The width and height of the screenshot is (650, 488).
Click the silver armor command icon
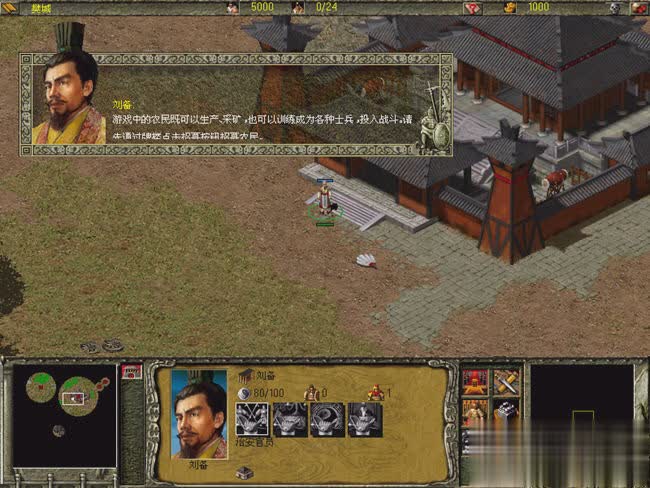click(x=506, y=410)
